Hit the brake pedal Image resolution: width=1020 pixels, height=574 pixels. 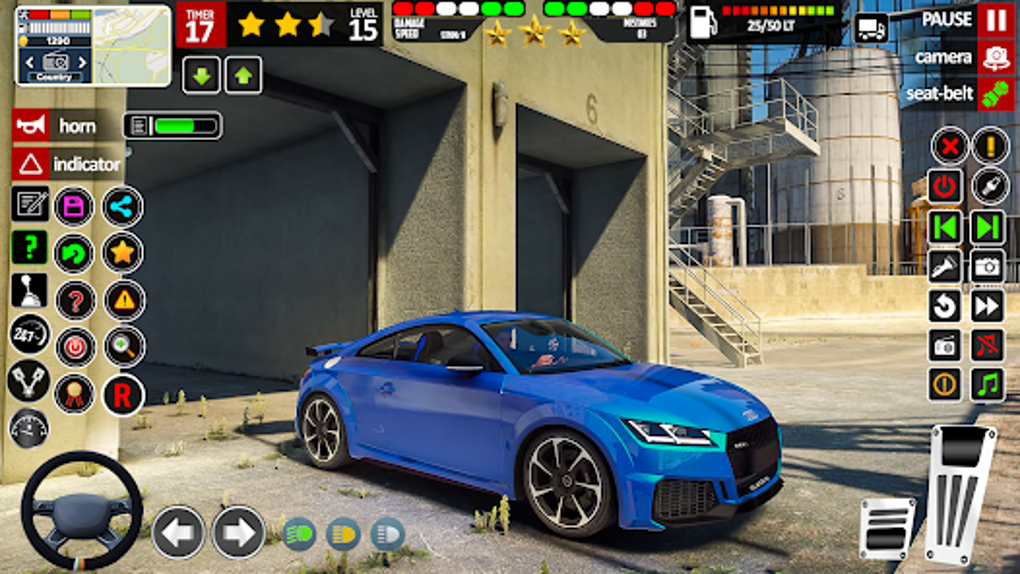click(886, 528)
